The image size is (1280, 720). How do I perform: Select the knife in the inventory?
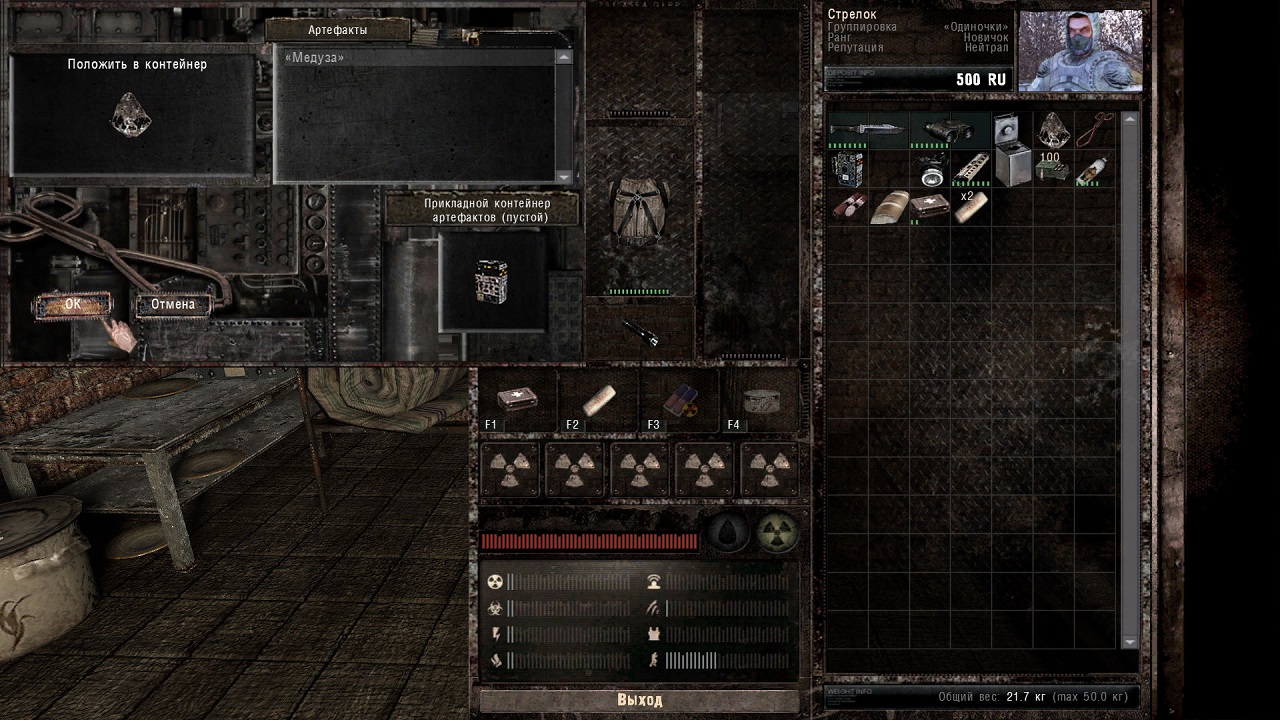[867, 130]
